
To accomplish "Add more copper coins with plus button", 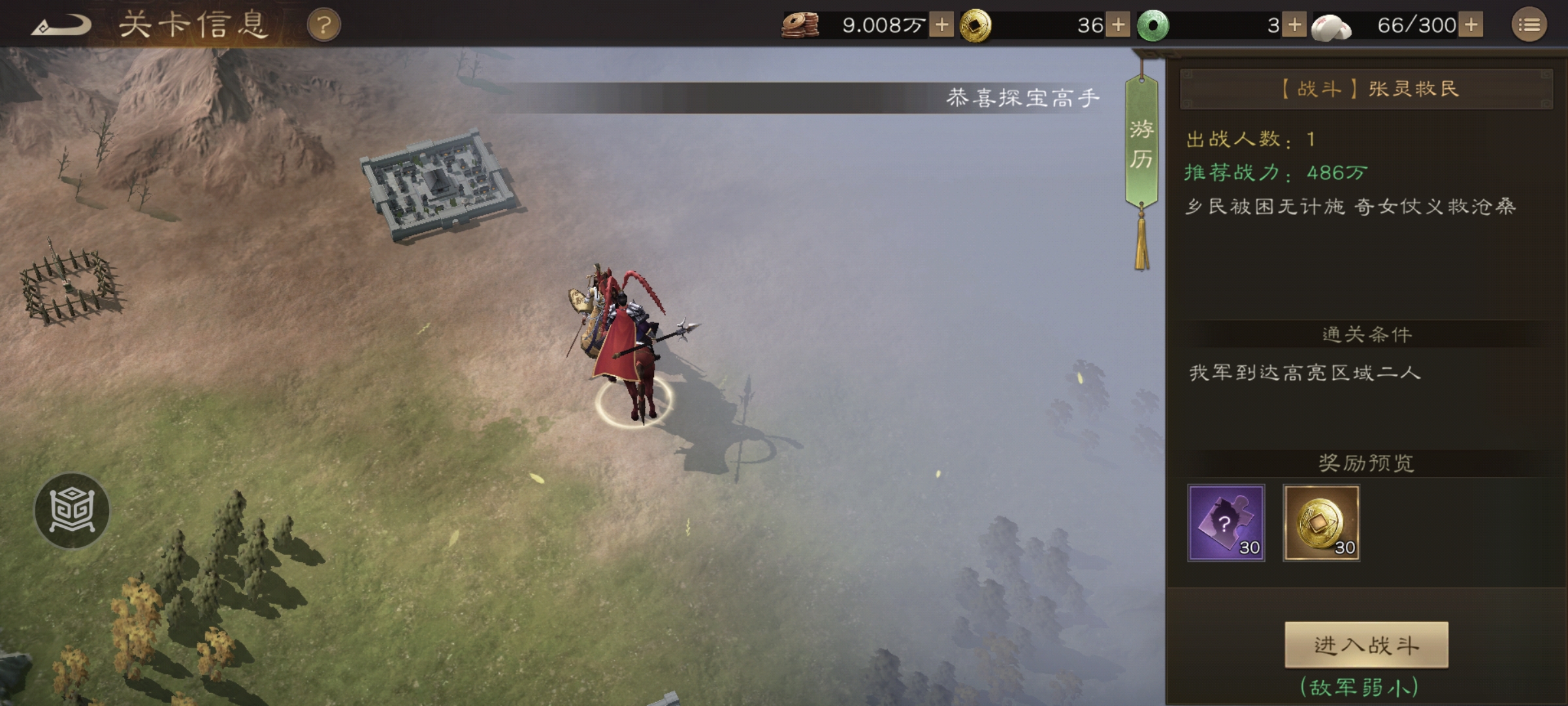I will (941, 25).
